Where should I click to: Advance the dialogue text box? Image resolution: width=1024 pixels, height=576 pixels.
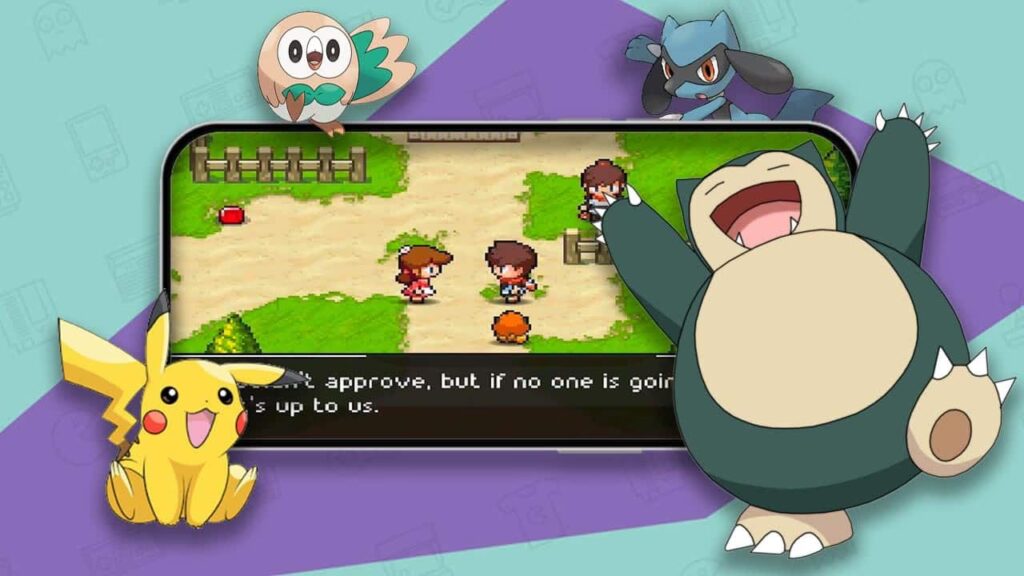pos(460,397)
